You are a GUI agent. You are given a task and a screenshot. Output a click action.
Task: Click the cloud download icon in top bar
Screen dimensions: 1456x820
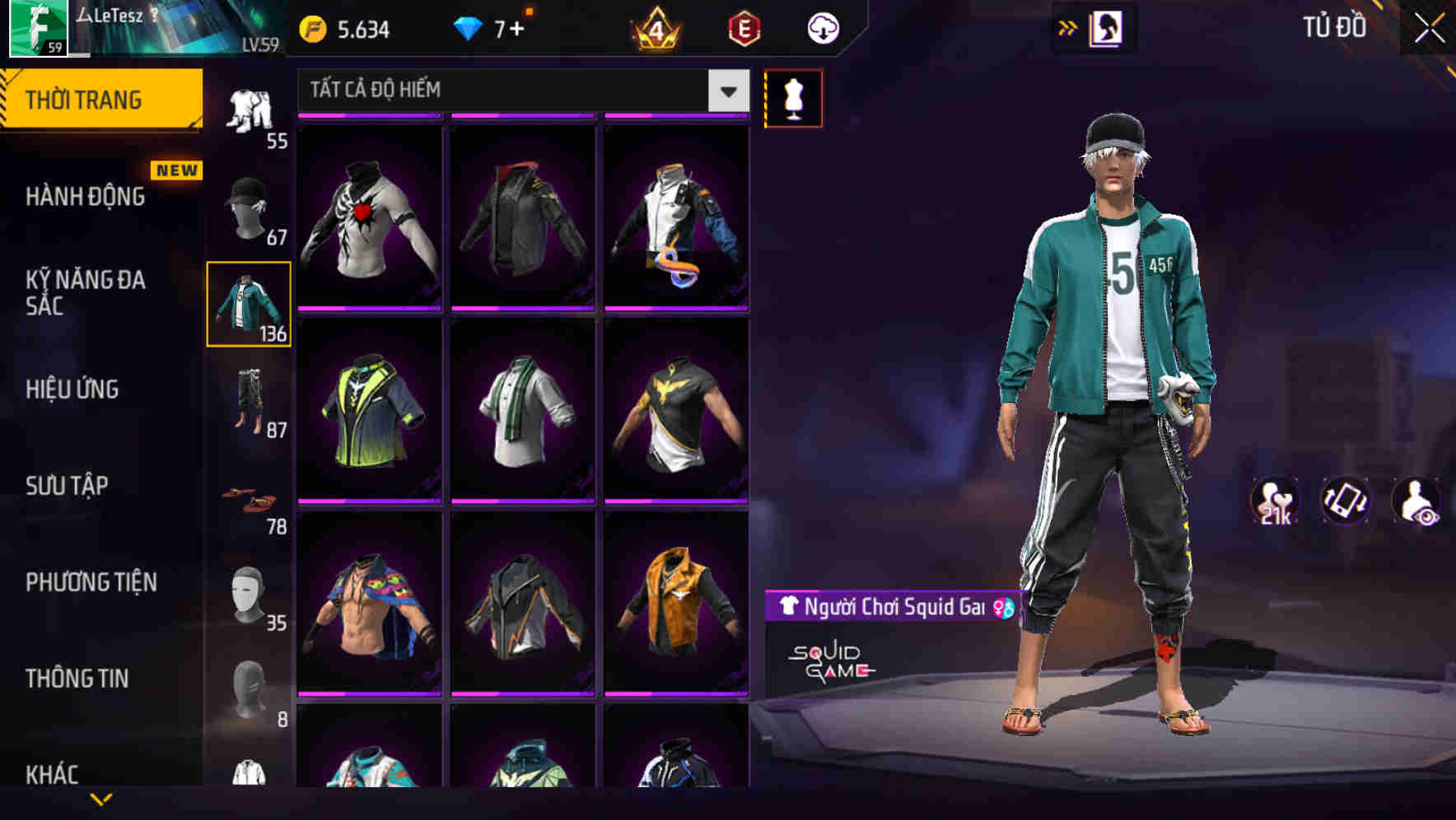[x=820, y=27]
